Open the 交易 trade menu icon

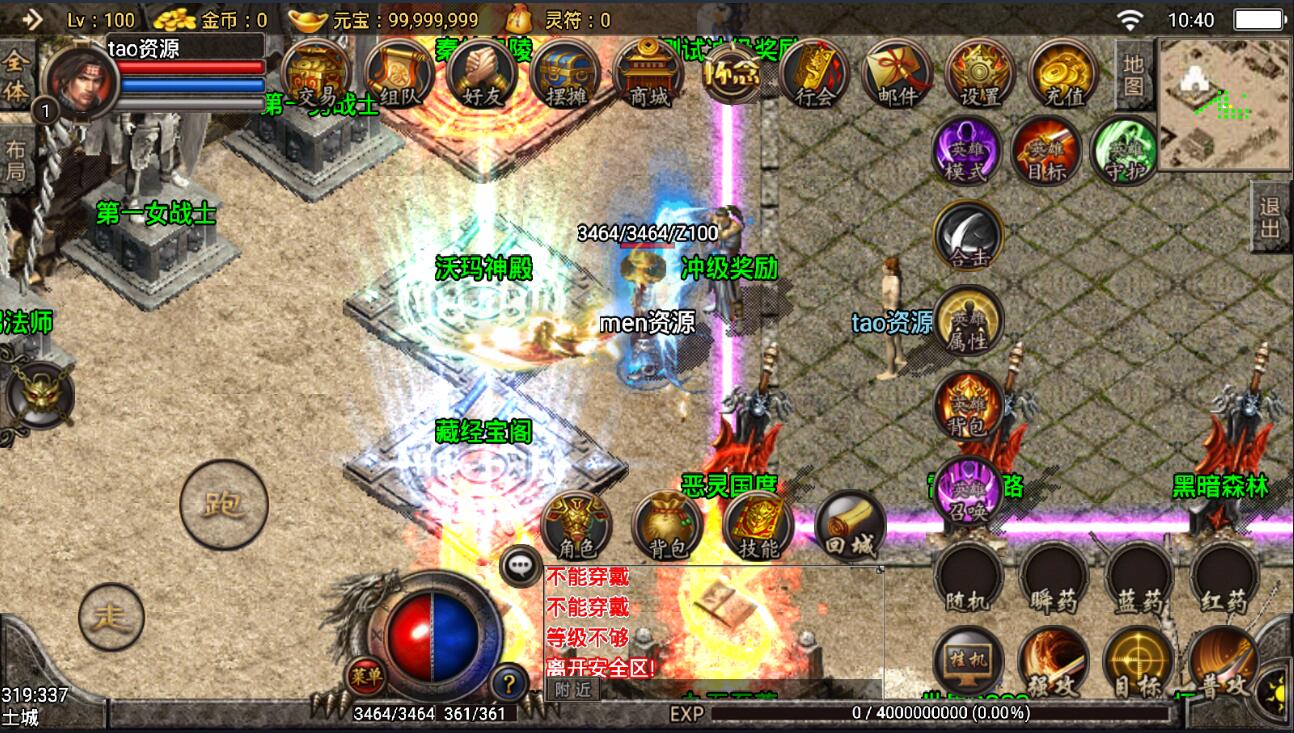316,74
